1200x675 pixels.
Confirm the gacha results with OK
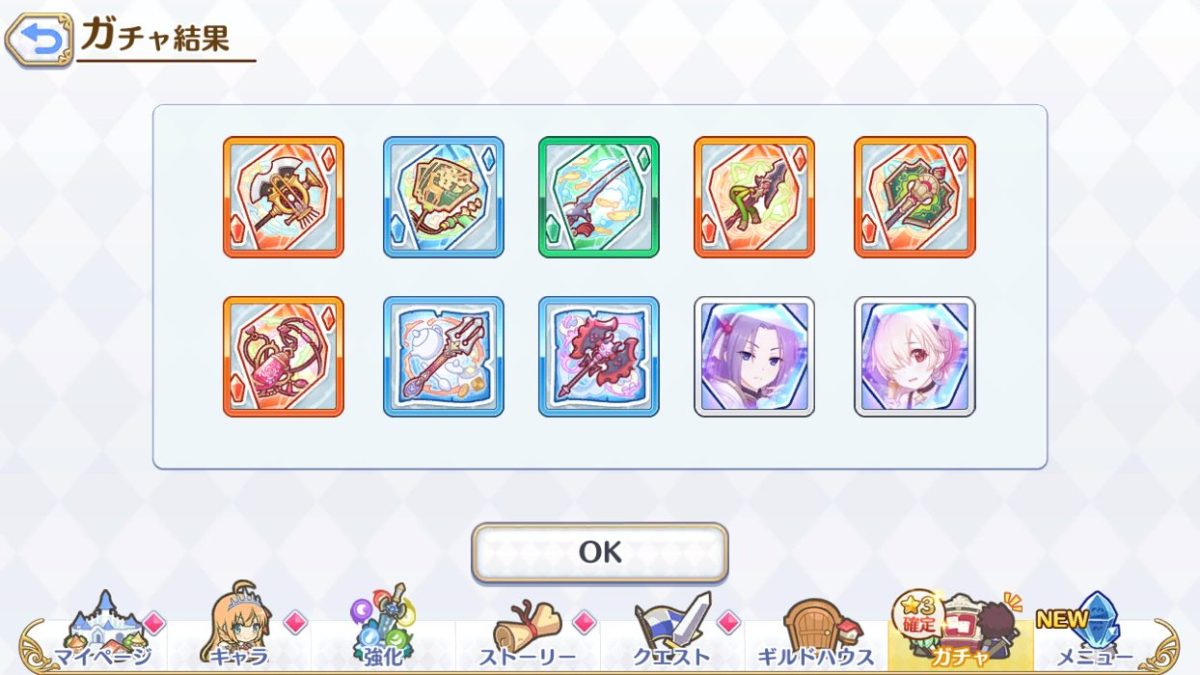click(x=600, y=552)
